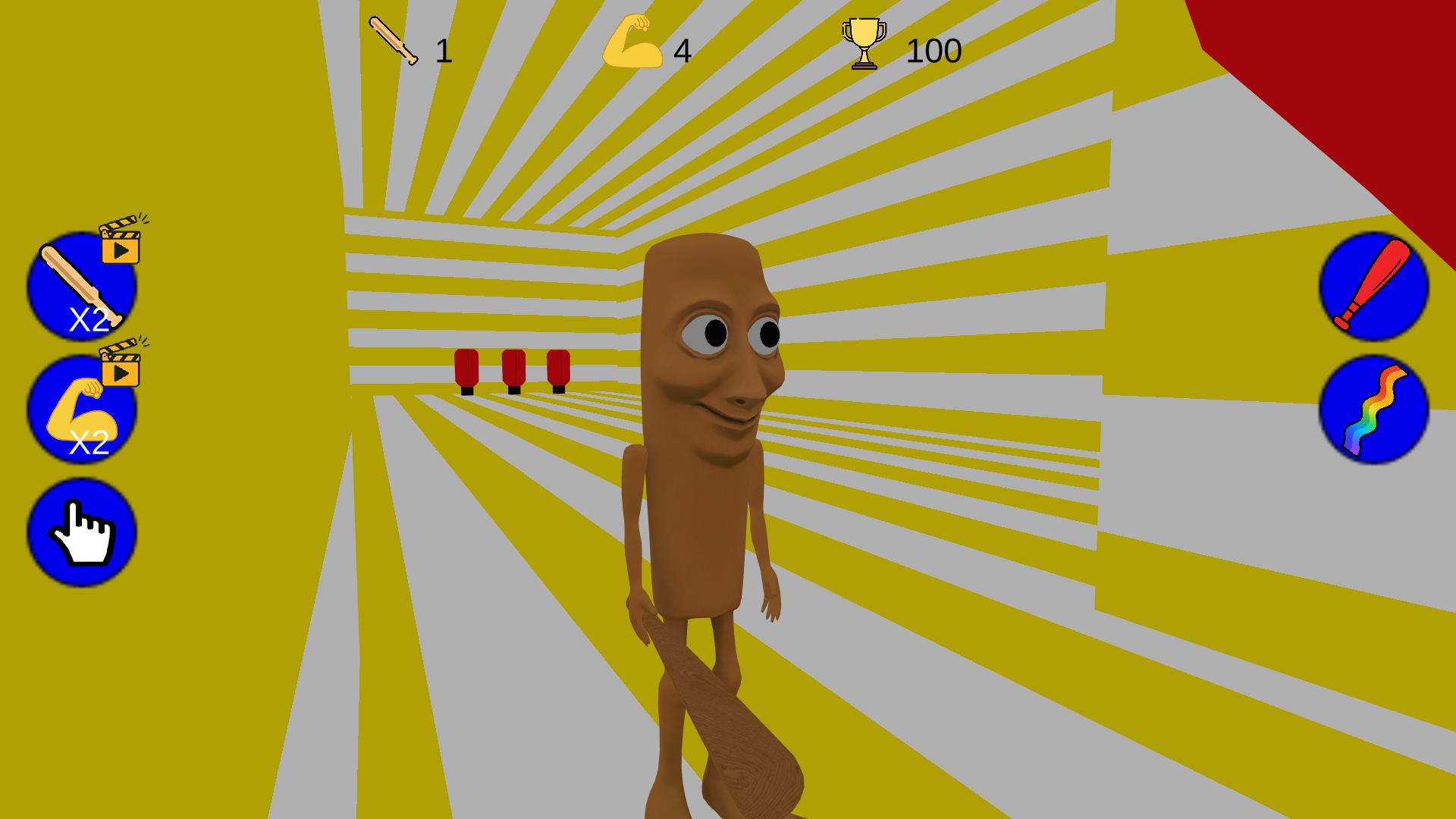Image resolution: width=1456 pixels, height=819 pixels.
Task: Click the number 1 bat count label
Action: coord(444,49)
